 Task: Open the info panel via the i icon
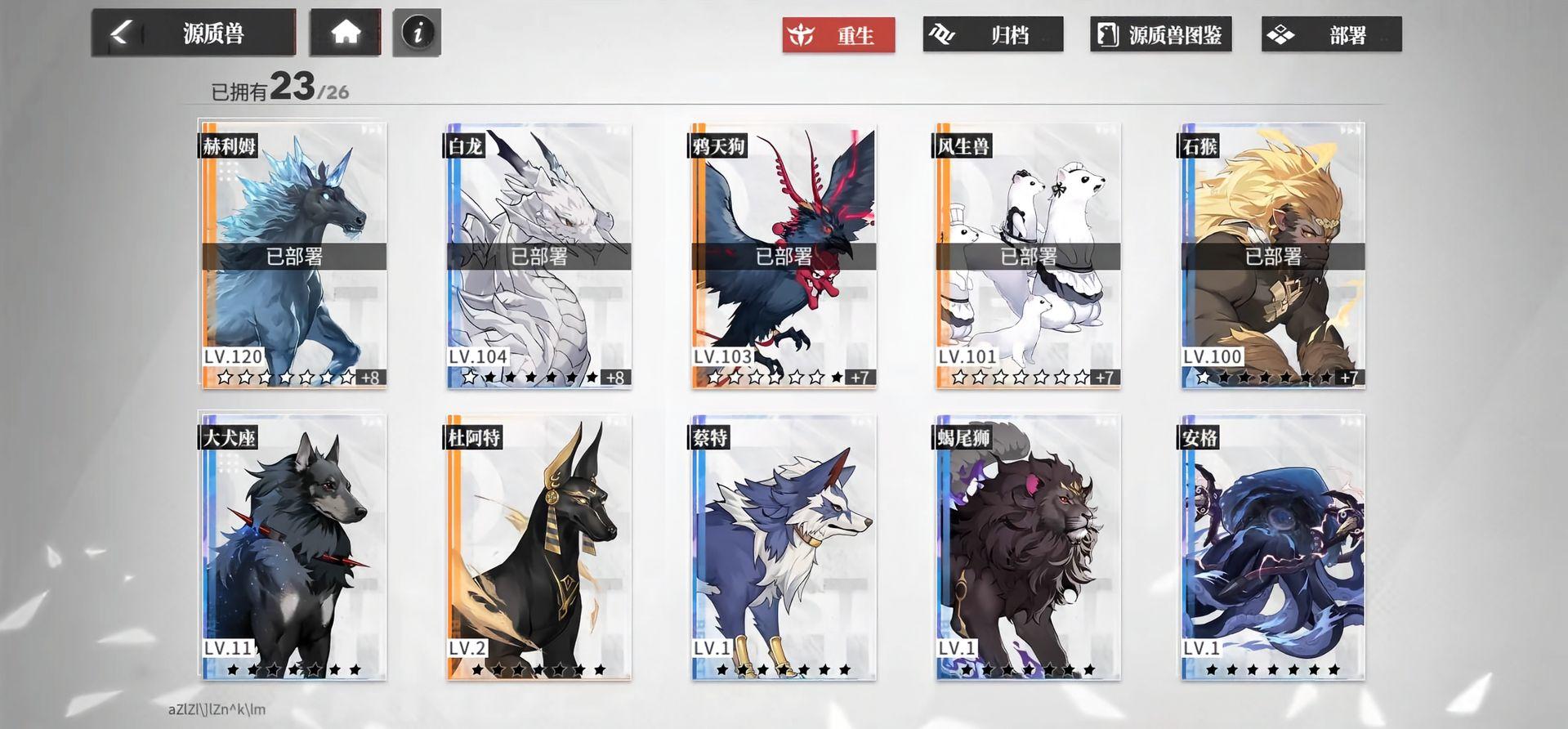[x=416, y=34]
